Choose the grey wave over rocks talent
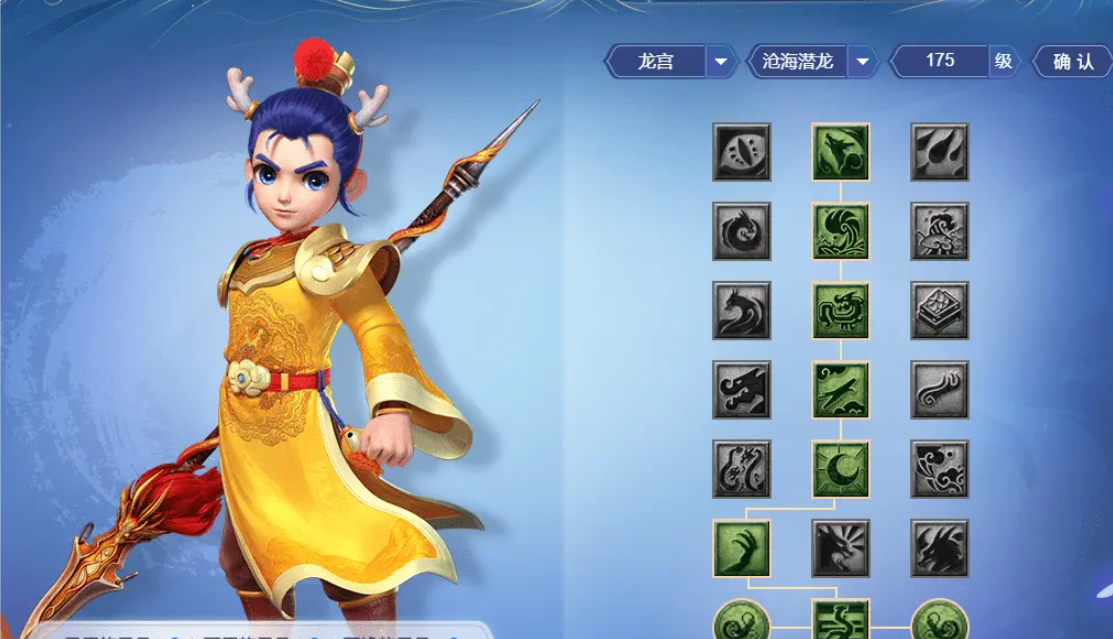 [x=939, y=231]
